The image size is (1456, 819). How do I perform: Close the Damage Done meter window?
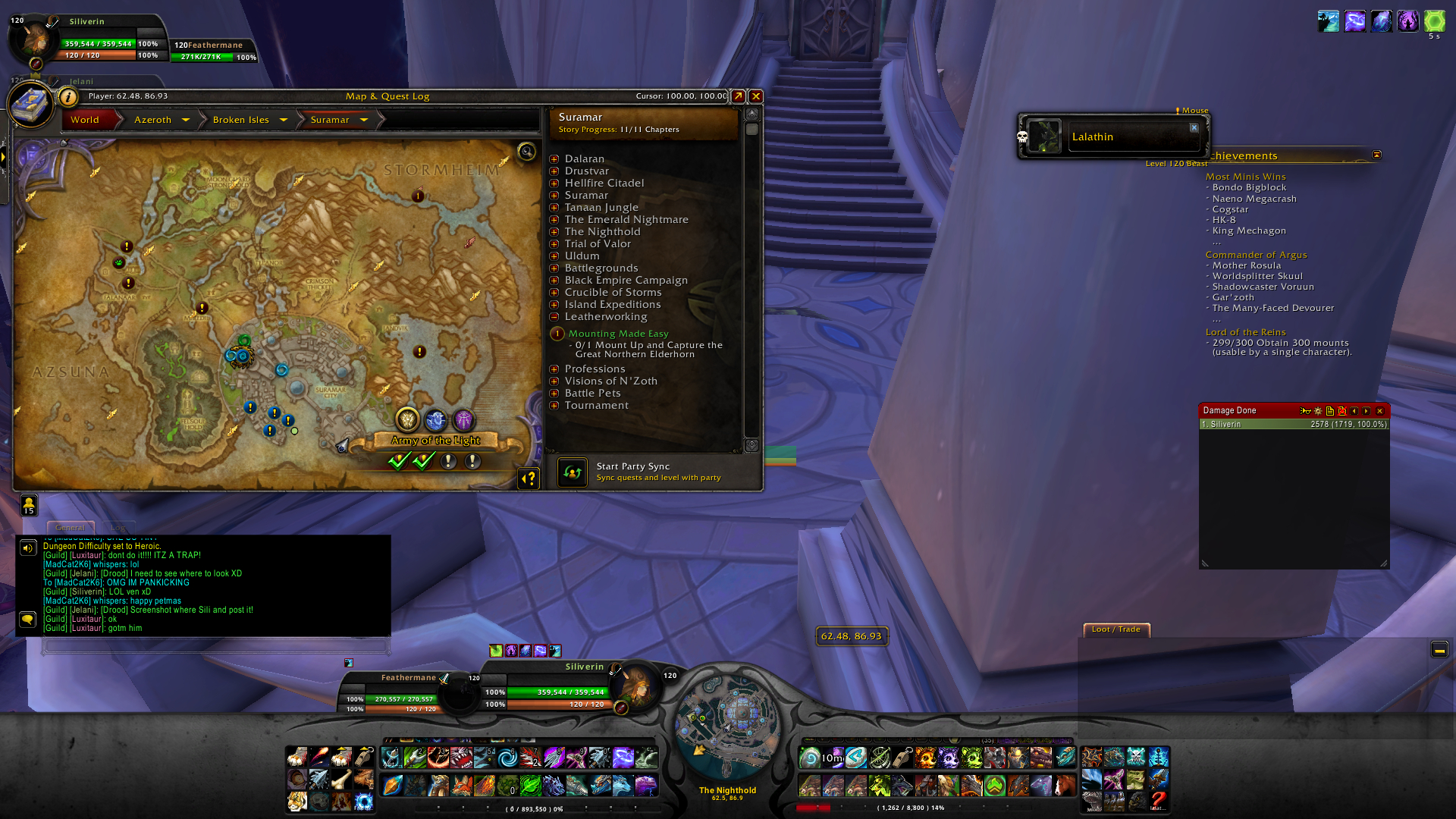(1380, 411)
